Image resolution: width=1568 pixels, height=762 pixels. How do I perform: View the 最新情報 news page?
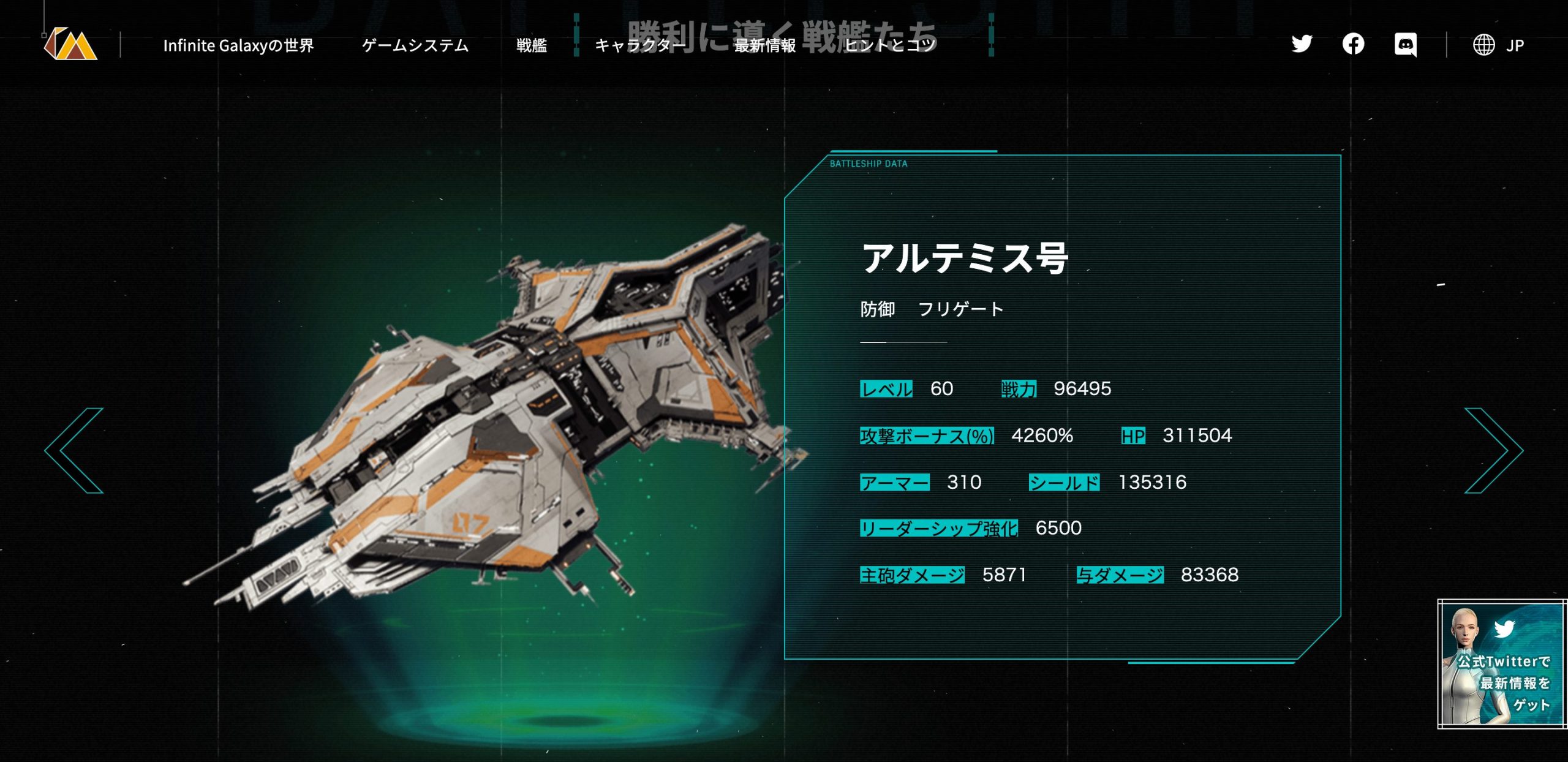(765, 45)
